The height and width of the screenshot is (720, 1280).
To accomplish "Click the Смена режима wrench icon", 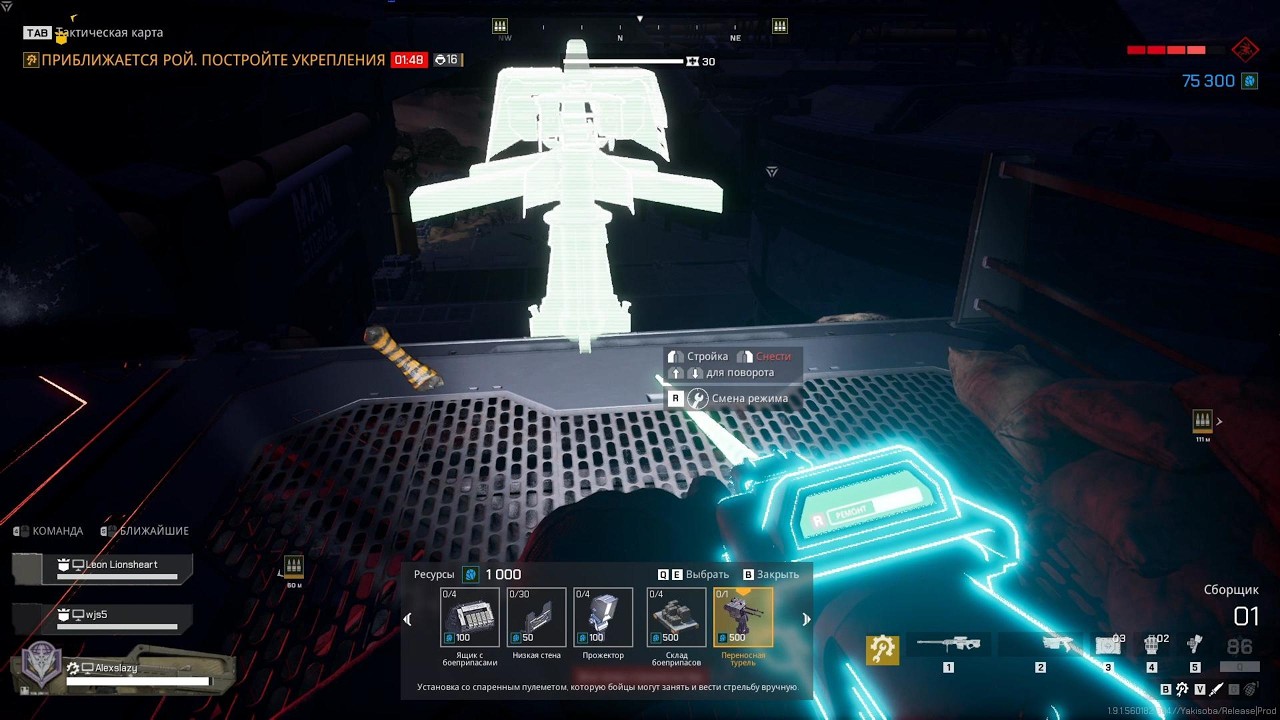I will pyautogui.click(x=698, y=398).
